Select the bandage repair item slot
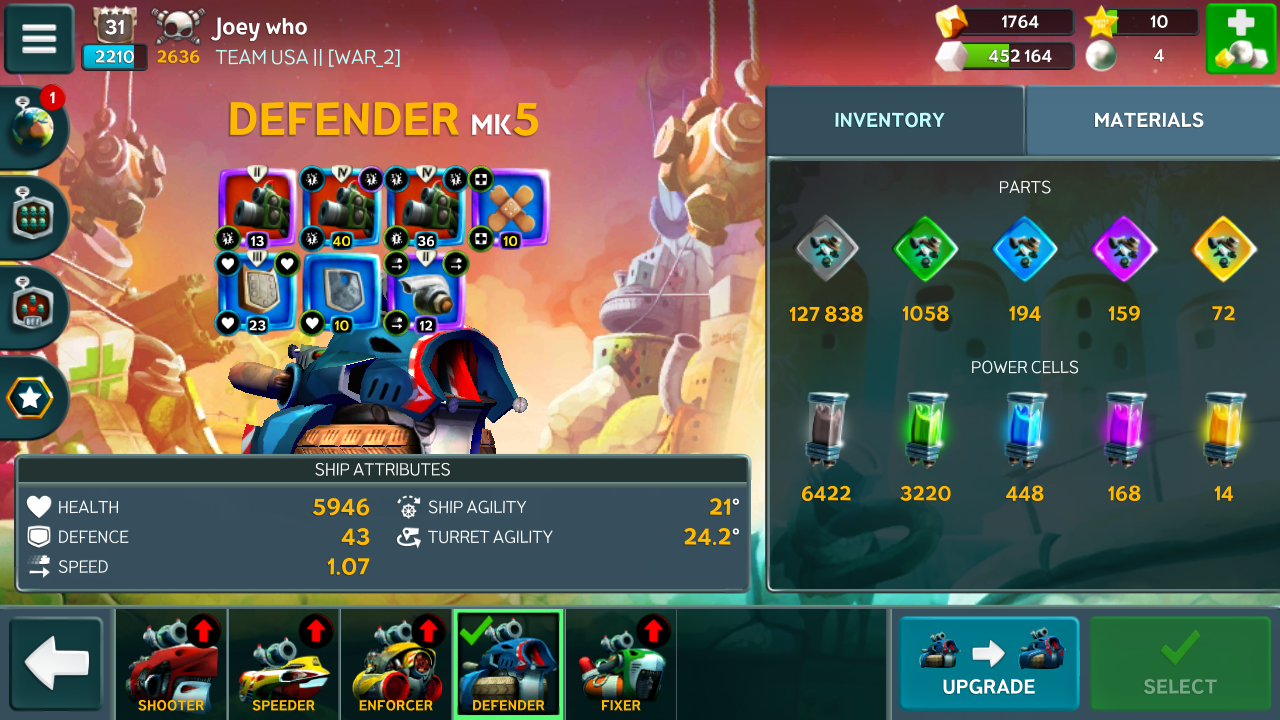This screenshot has height=720, width=1280. tap(510, 208)
